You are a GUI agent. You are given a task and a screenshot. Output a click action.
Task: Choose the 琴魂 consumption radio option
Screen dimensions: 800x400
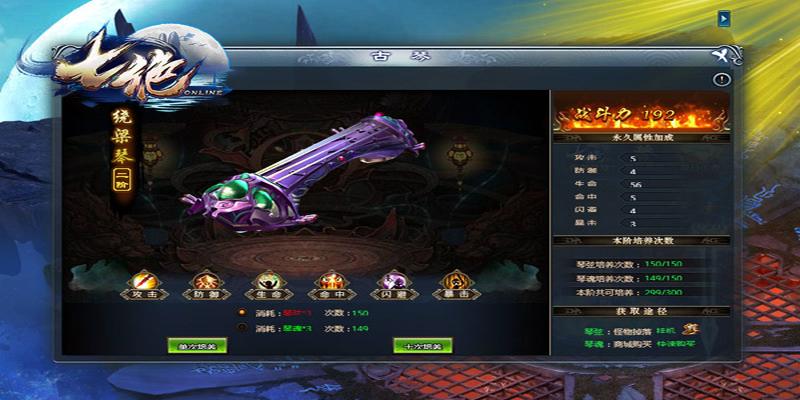click(241, 327)
